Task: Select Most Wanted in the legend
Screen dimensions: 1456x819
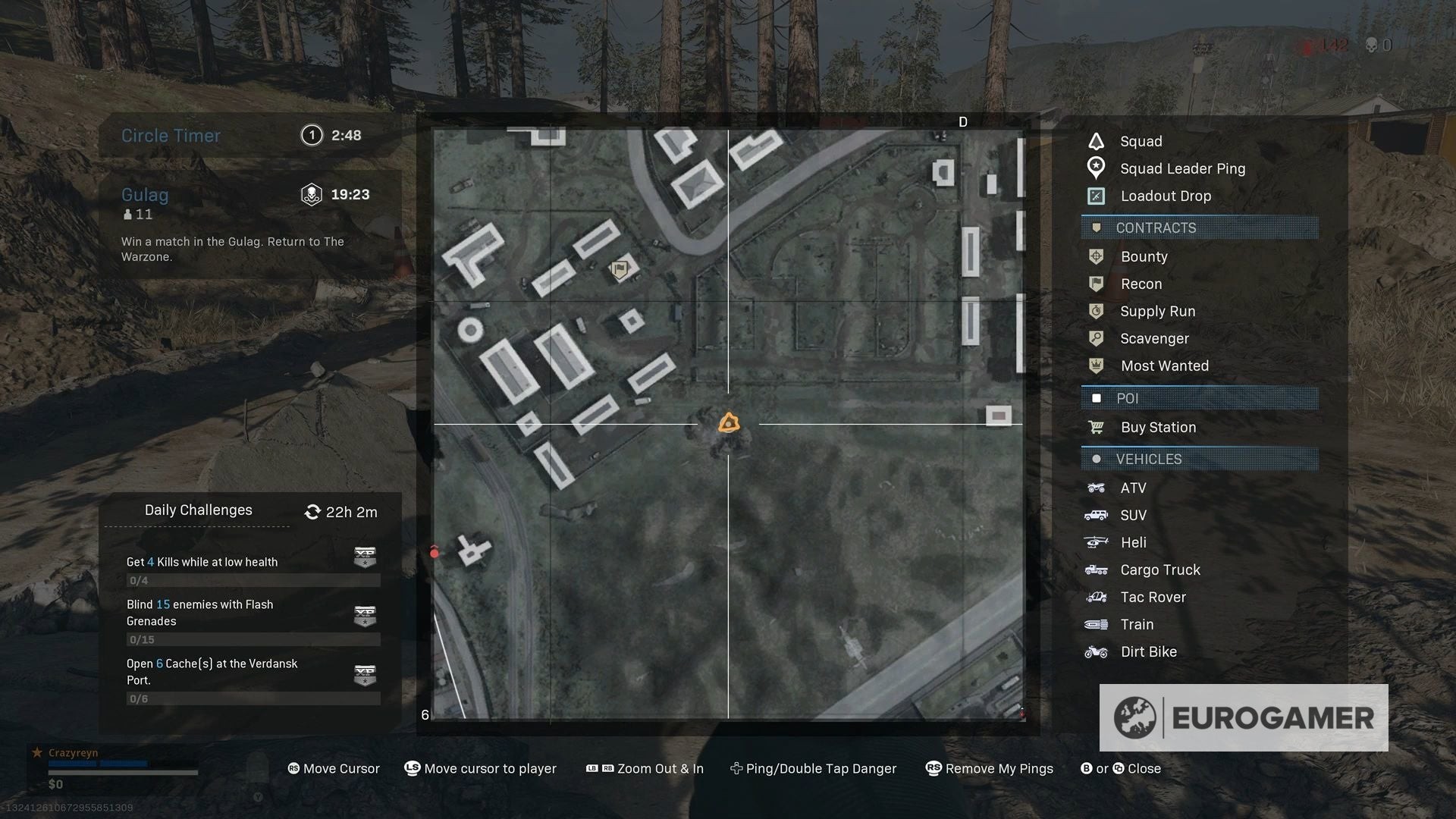Action: pyautogui.click(x=1164, y=366)
